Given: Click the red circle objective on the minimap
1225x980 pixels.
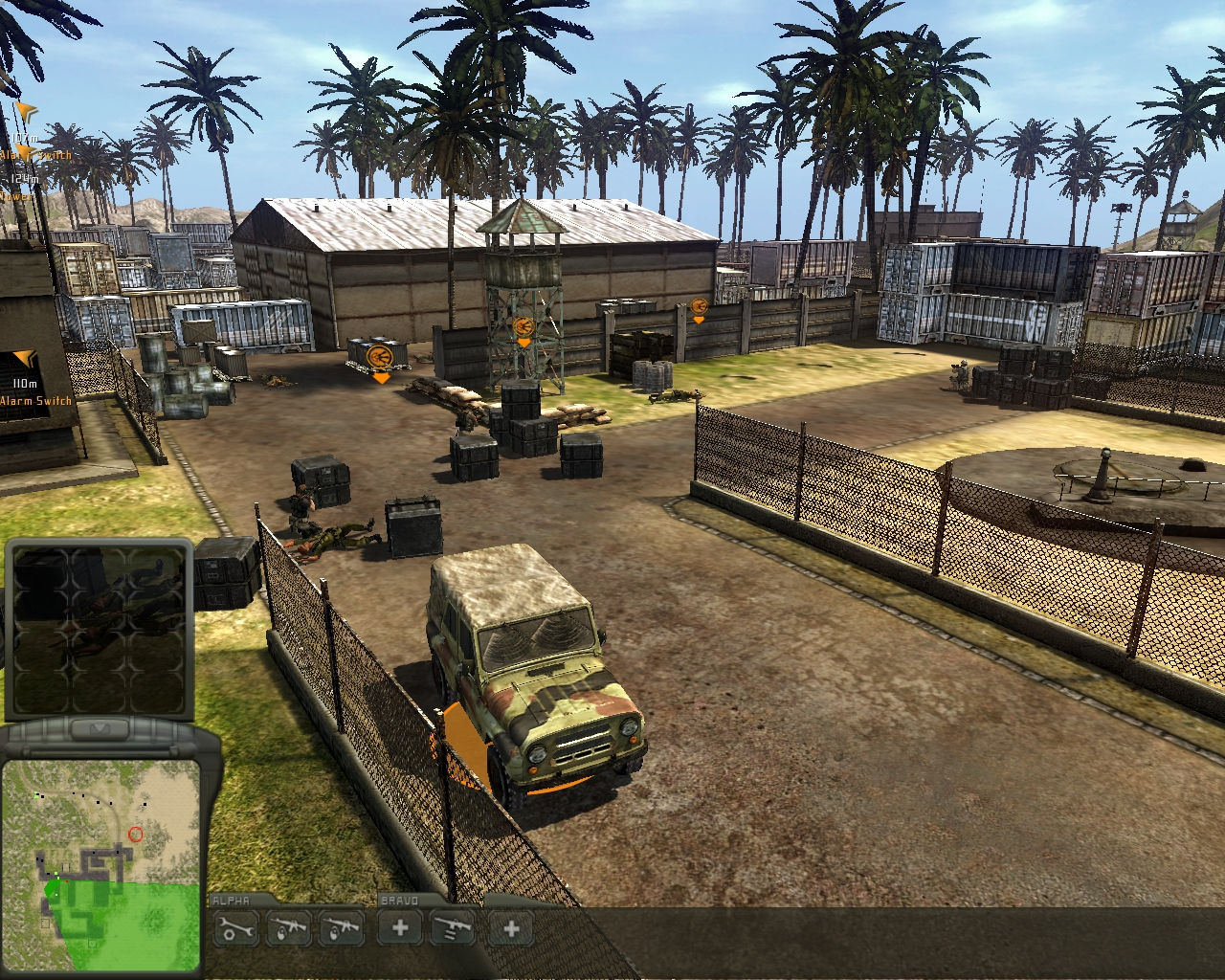Looking at the screenshot, I should tap(135, 834).
